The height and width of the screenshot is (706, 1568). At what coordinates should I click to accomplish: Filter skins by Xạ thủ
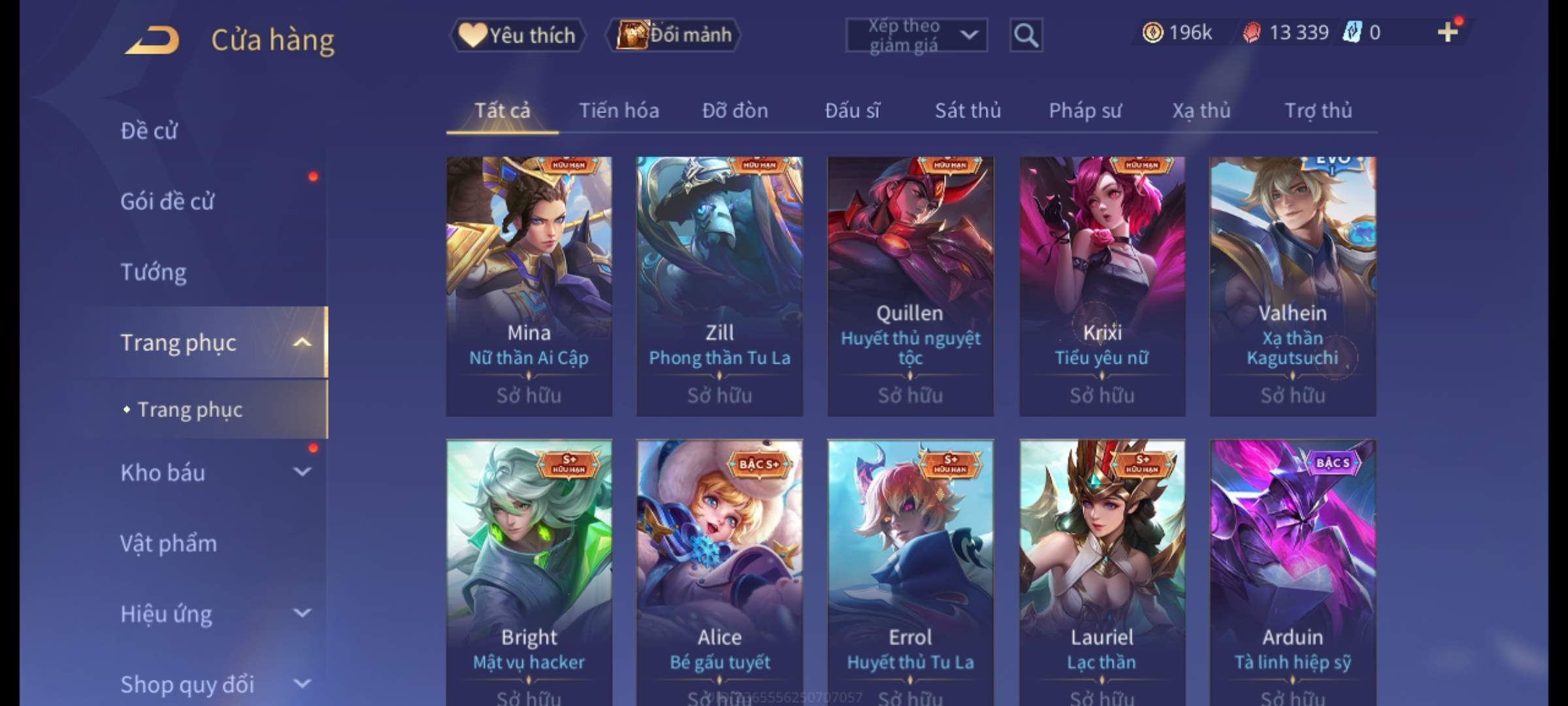1201,110
